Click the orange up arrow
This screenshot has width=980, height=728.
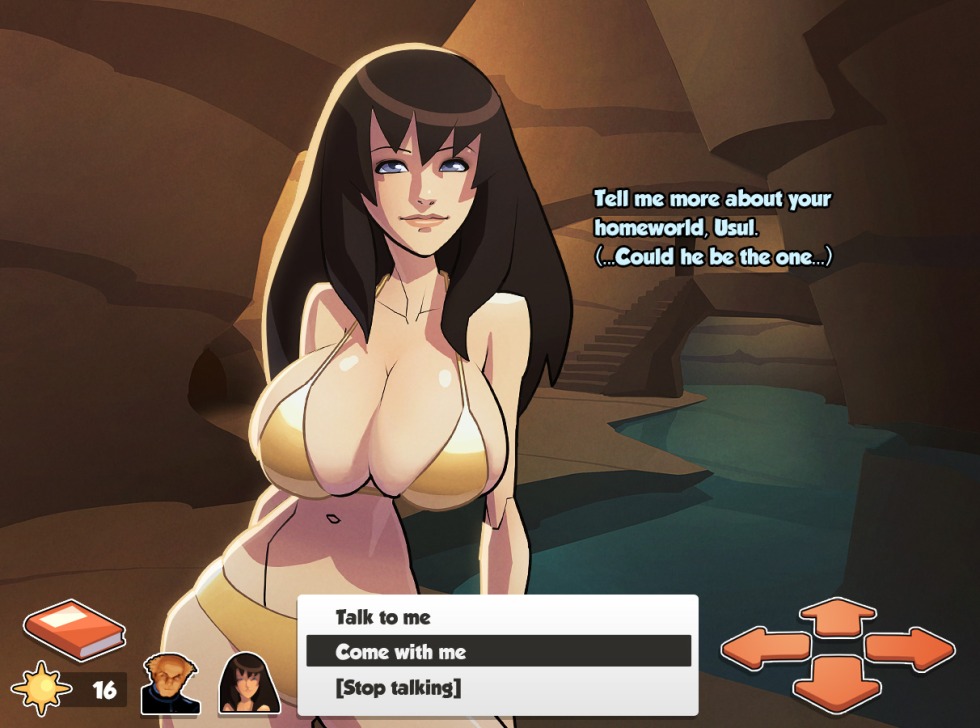pos(837,616)
